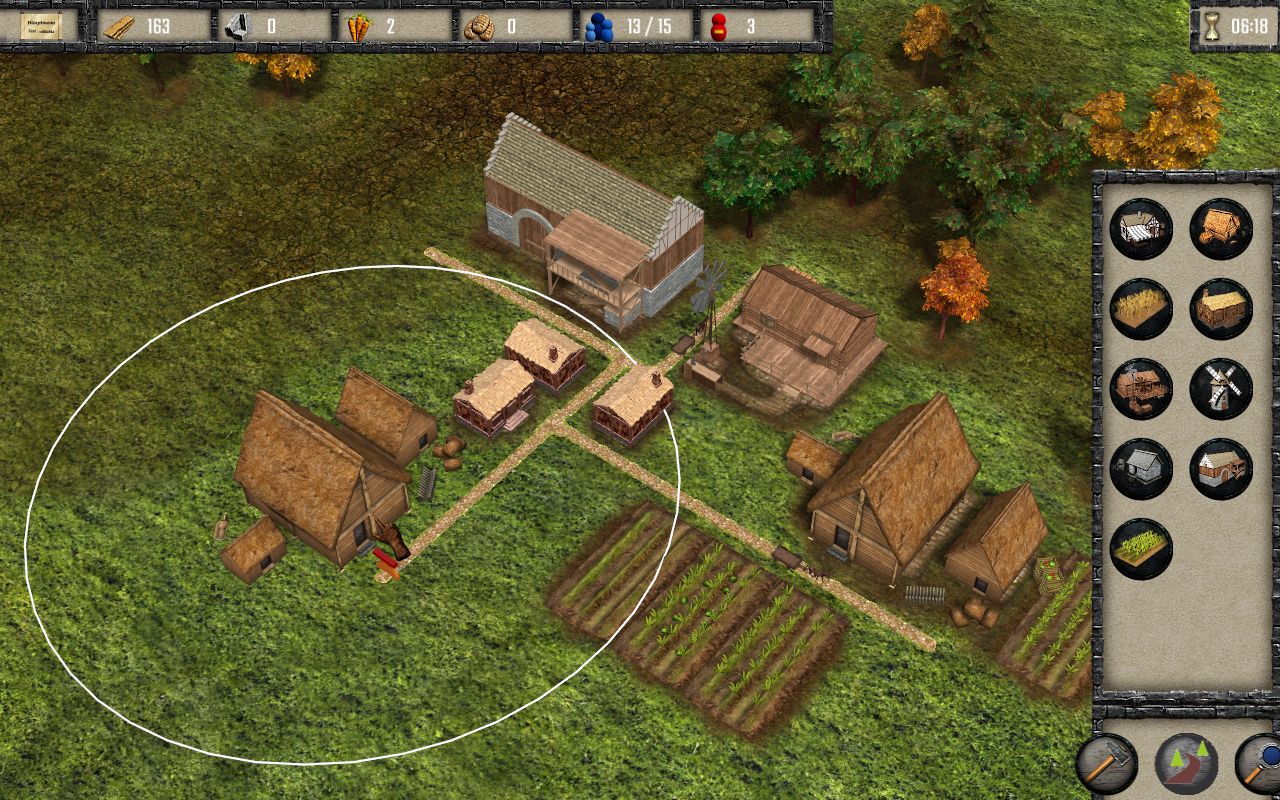
Task: Click the magnifying glass button
Action: pos(1262,764)
